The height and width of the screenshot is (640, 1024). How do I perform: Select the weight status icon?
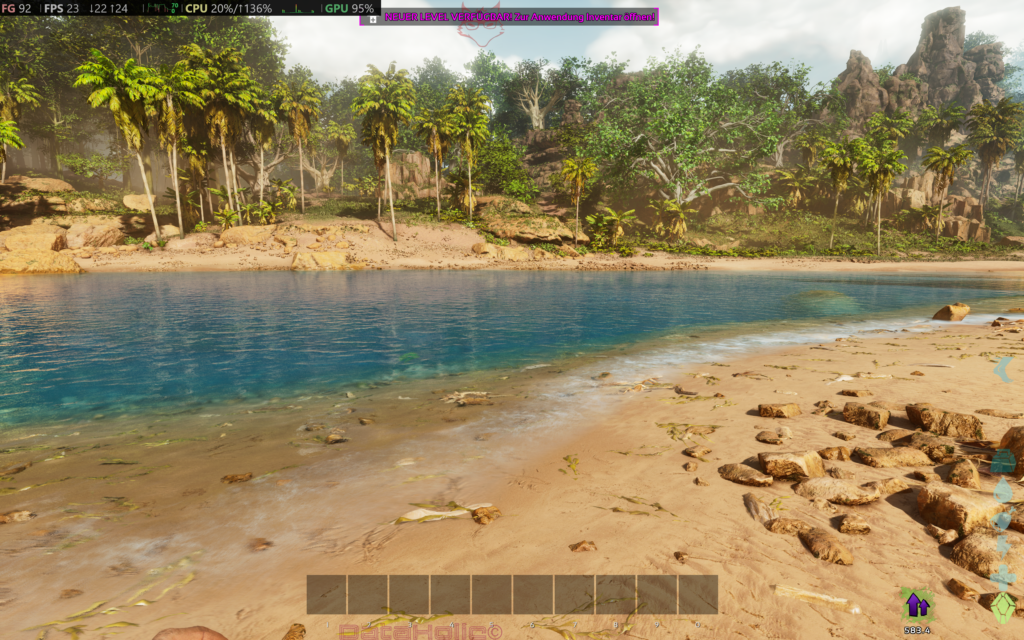1003,461
